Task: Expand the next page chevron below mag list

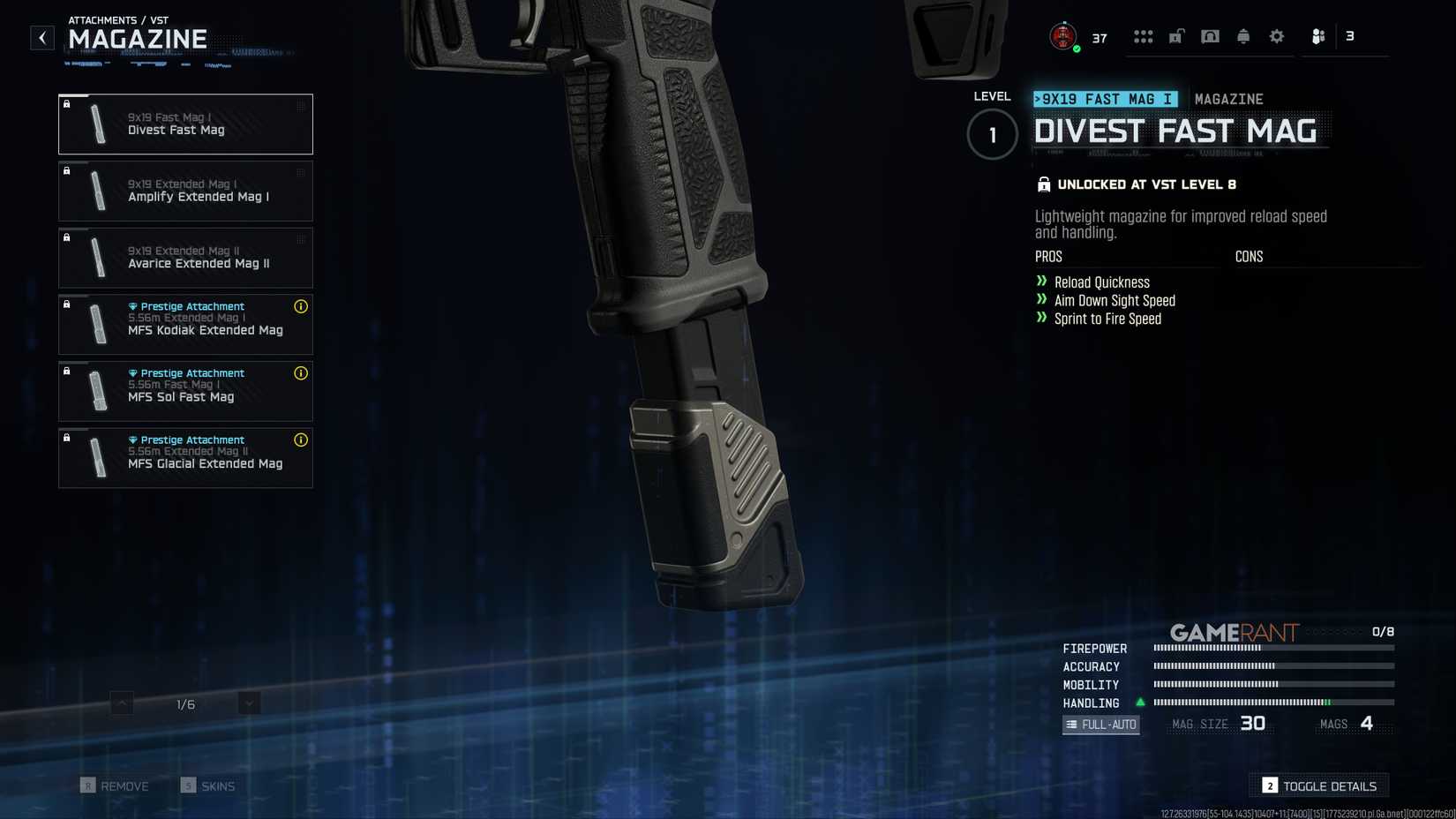Action: click(248, 703)
